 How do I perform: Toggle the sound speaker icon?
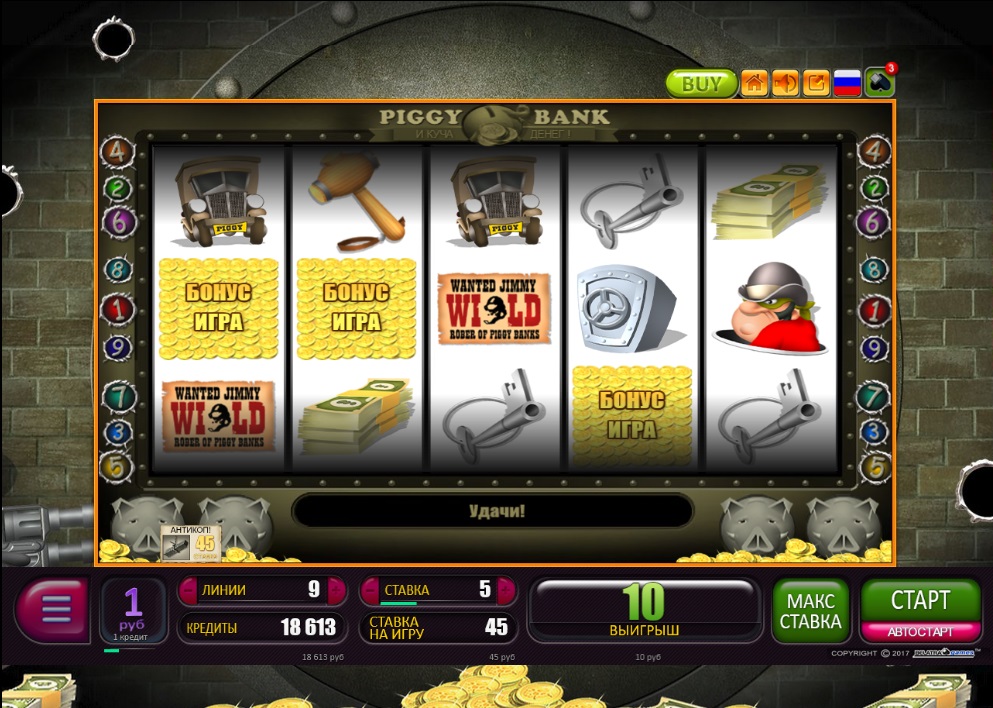(785, 83)
